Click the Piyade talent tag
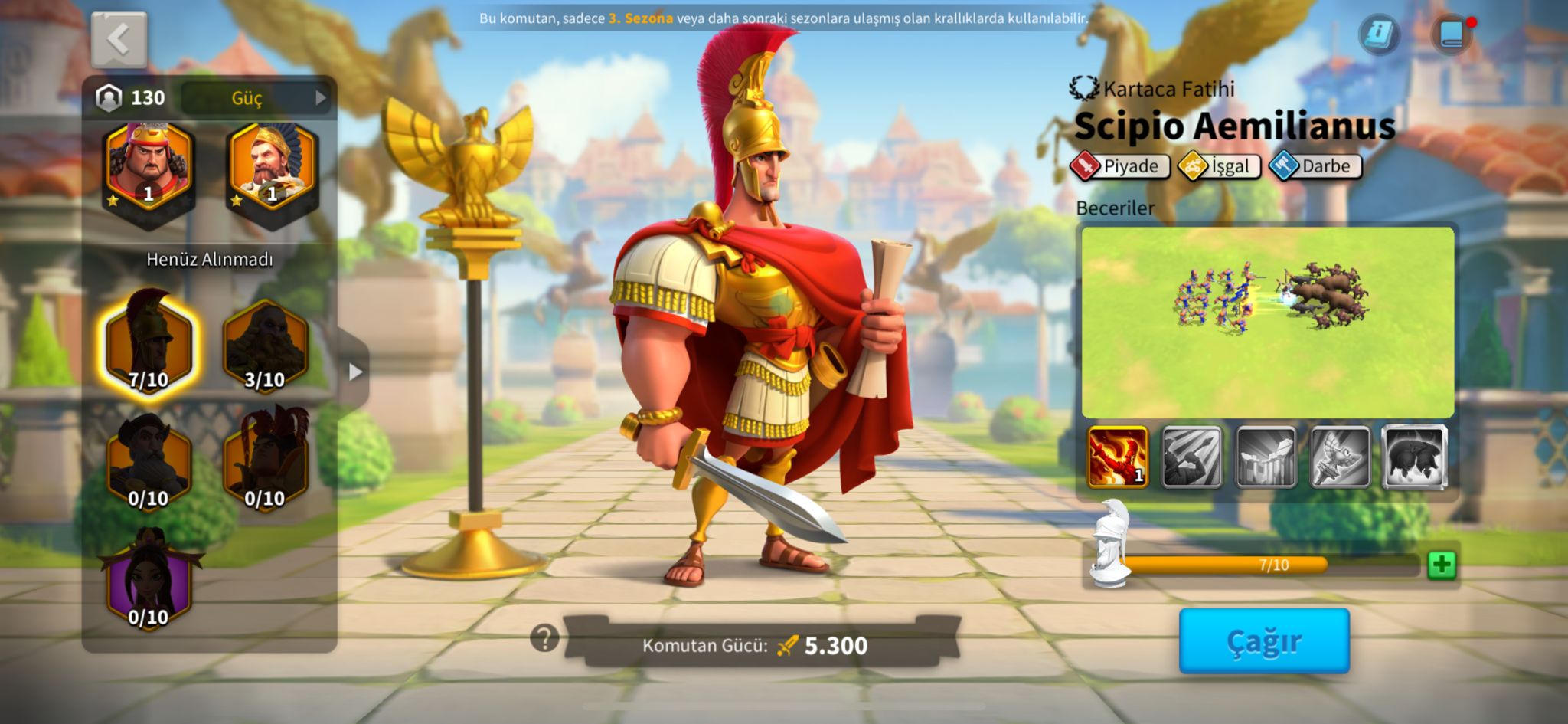This screenshot has height=724, width=1568. point(1121,166)
